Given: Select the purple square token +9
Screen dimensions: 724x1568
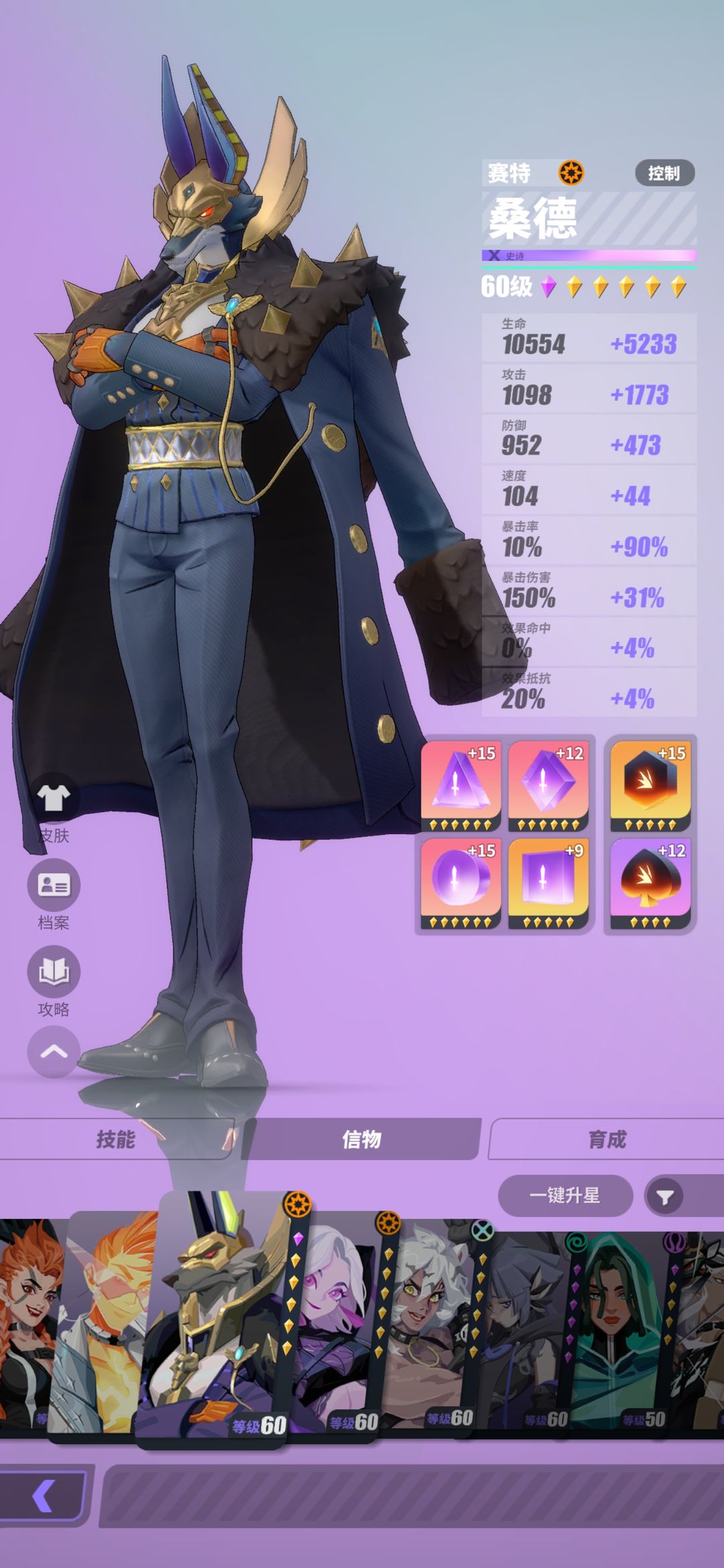Looking at the screenshot, I should pyautogui.click(x=548, y=883).
